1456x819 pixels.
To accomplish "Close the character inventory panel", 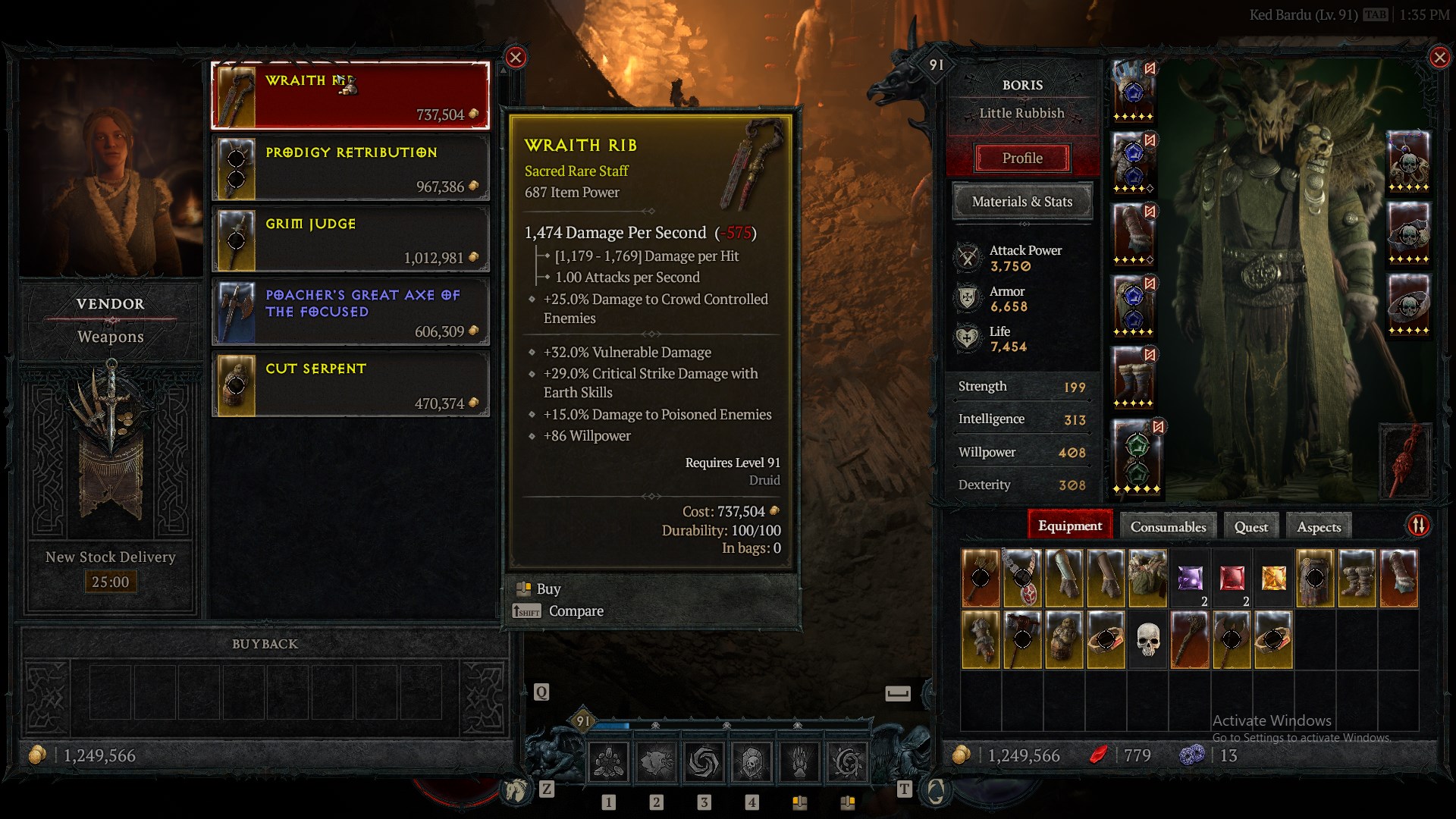I will [1439, 58].
